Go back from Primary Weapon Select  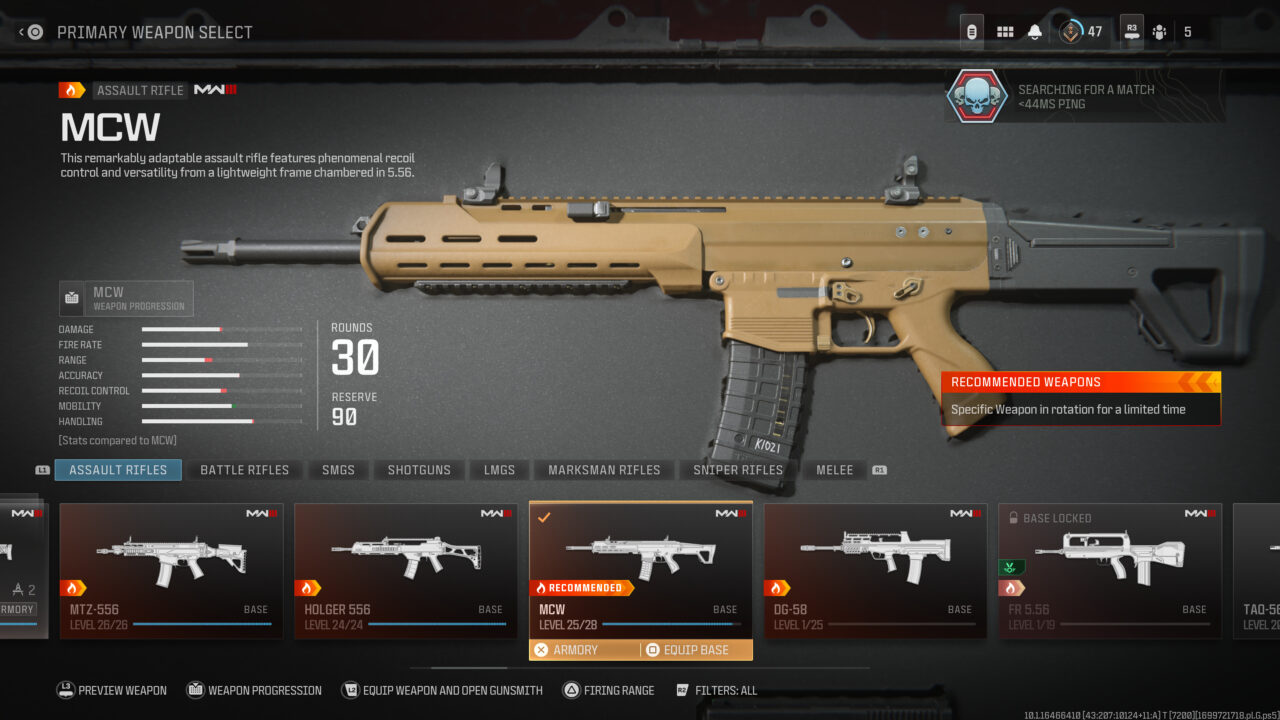(31, 32)
